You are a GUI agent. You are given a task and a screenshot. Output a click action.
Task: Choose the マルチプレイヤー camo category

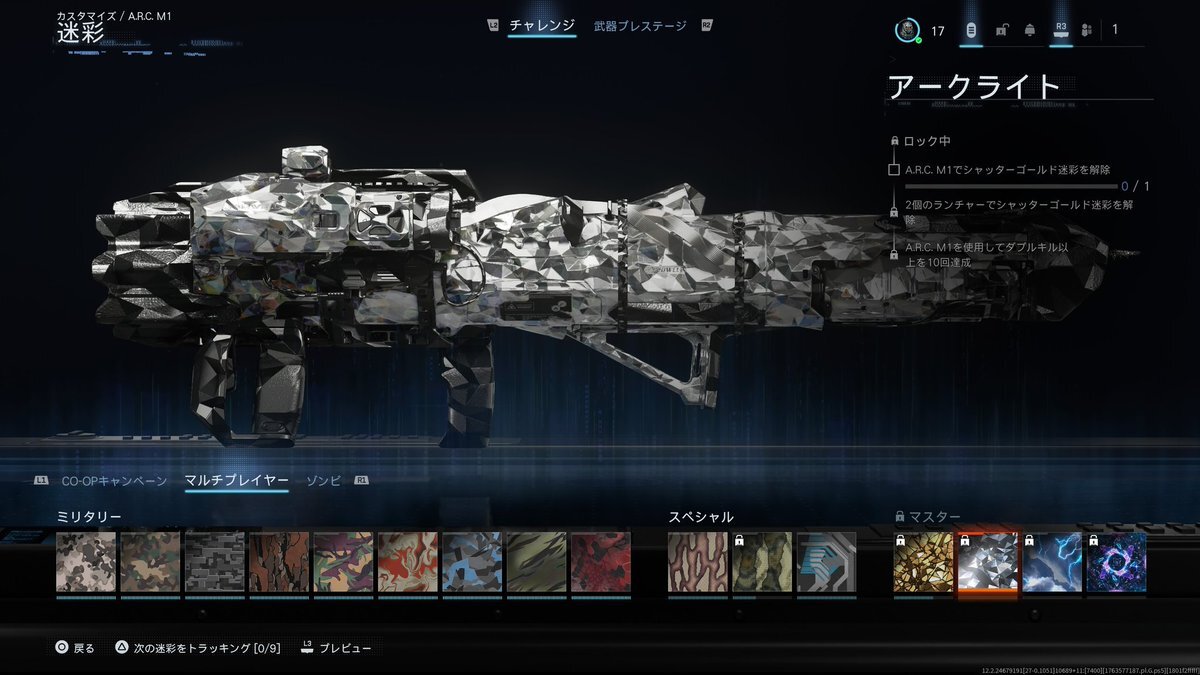[236, 481]
